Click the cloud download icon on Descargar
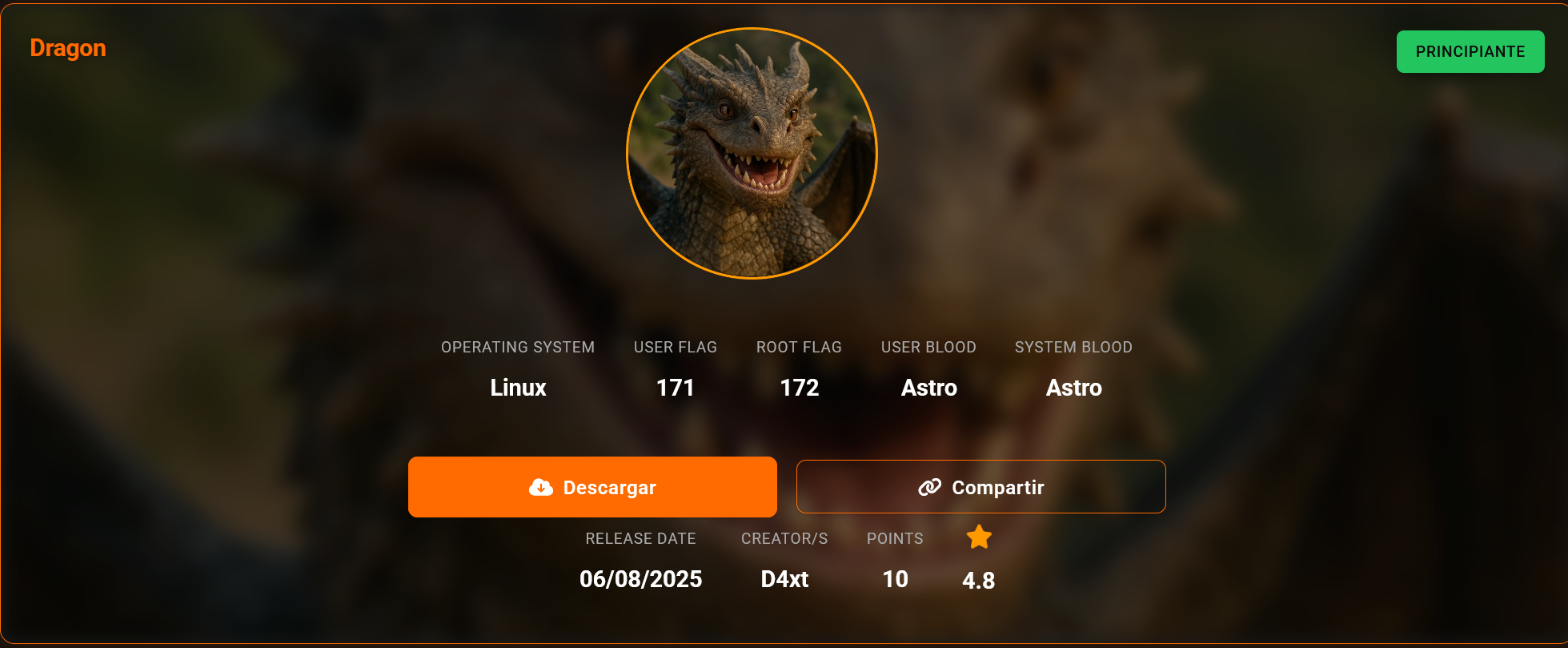This screenshot has height=648, width=1568. 540,486
